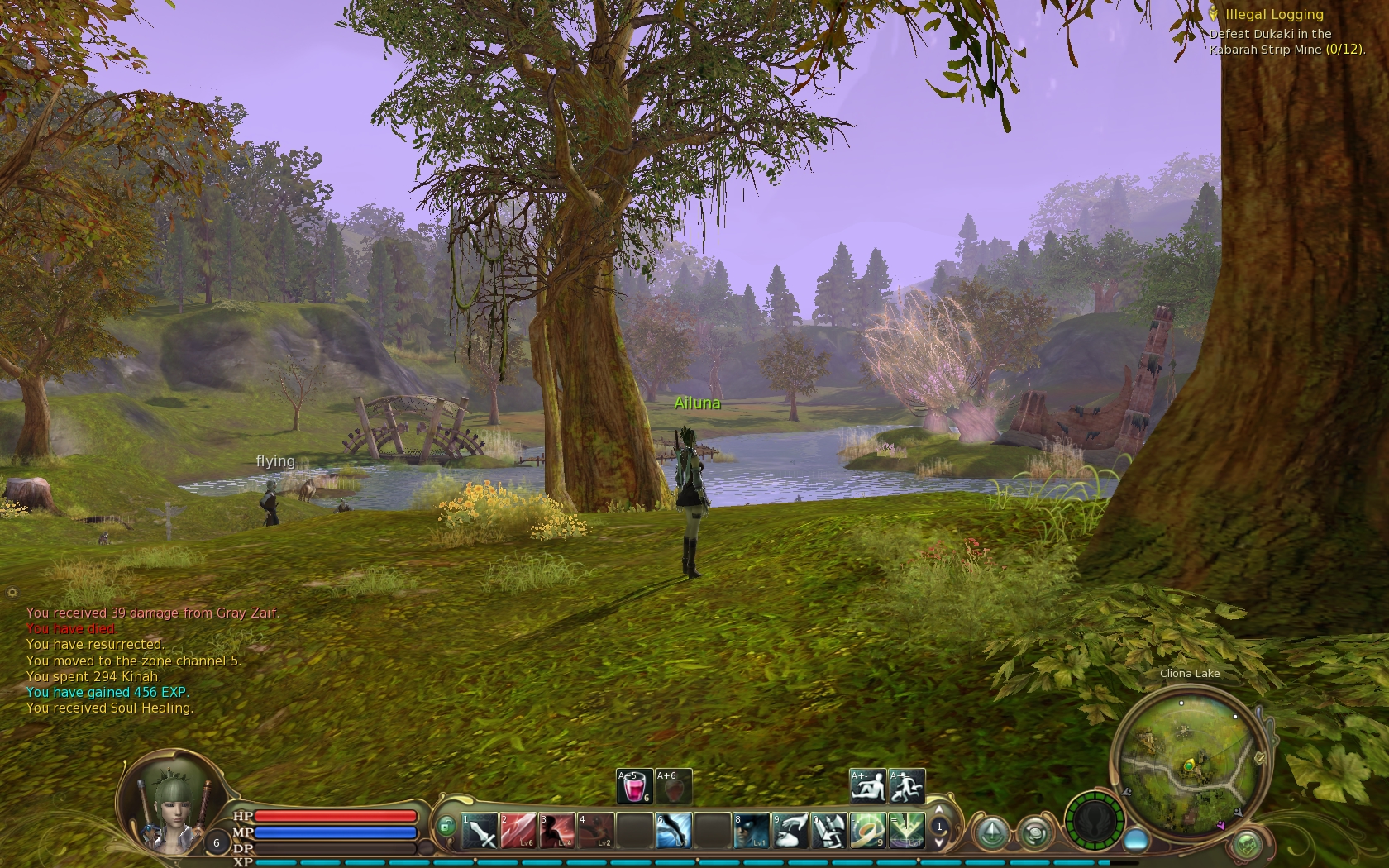Use the bandage item with count 9
1389x868 pixels.
[867, 830]
